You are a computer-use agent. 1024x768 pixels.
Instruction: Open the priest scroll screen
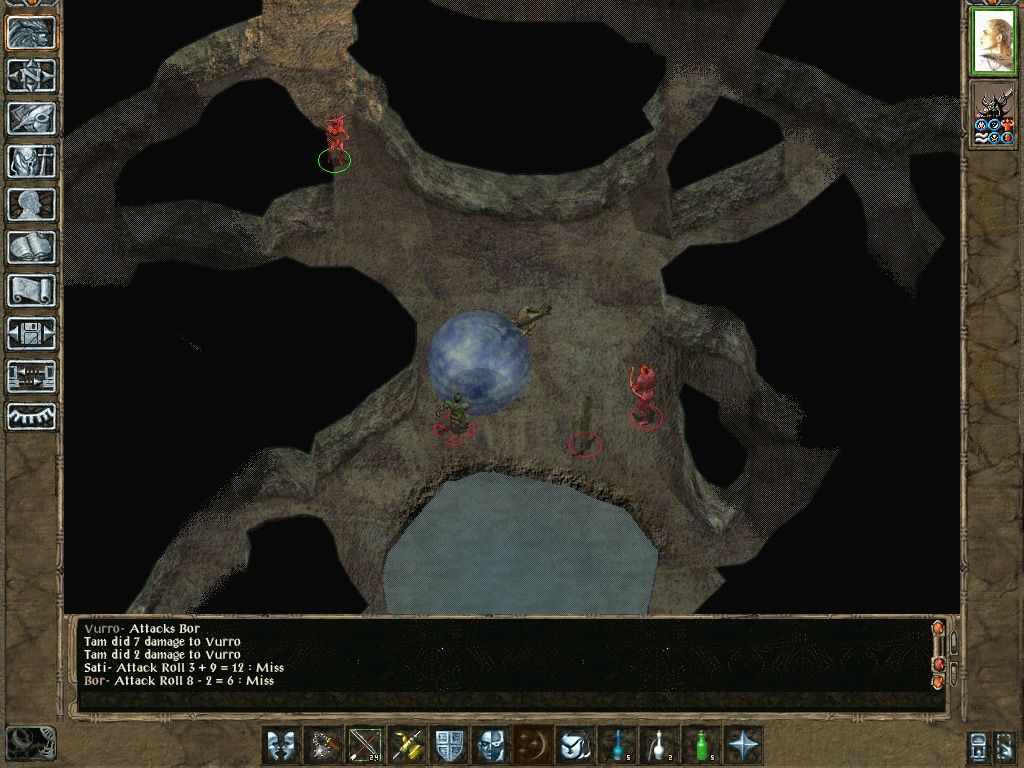point(32,290)
